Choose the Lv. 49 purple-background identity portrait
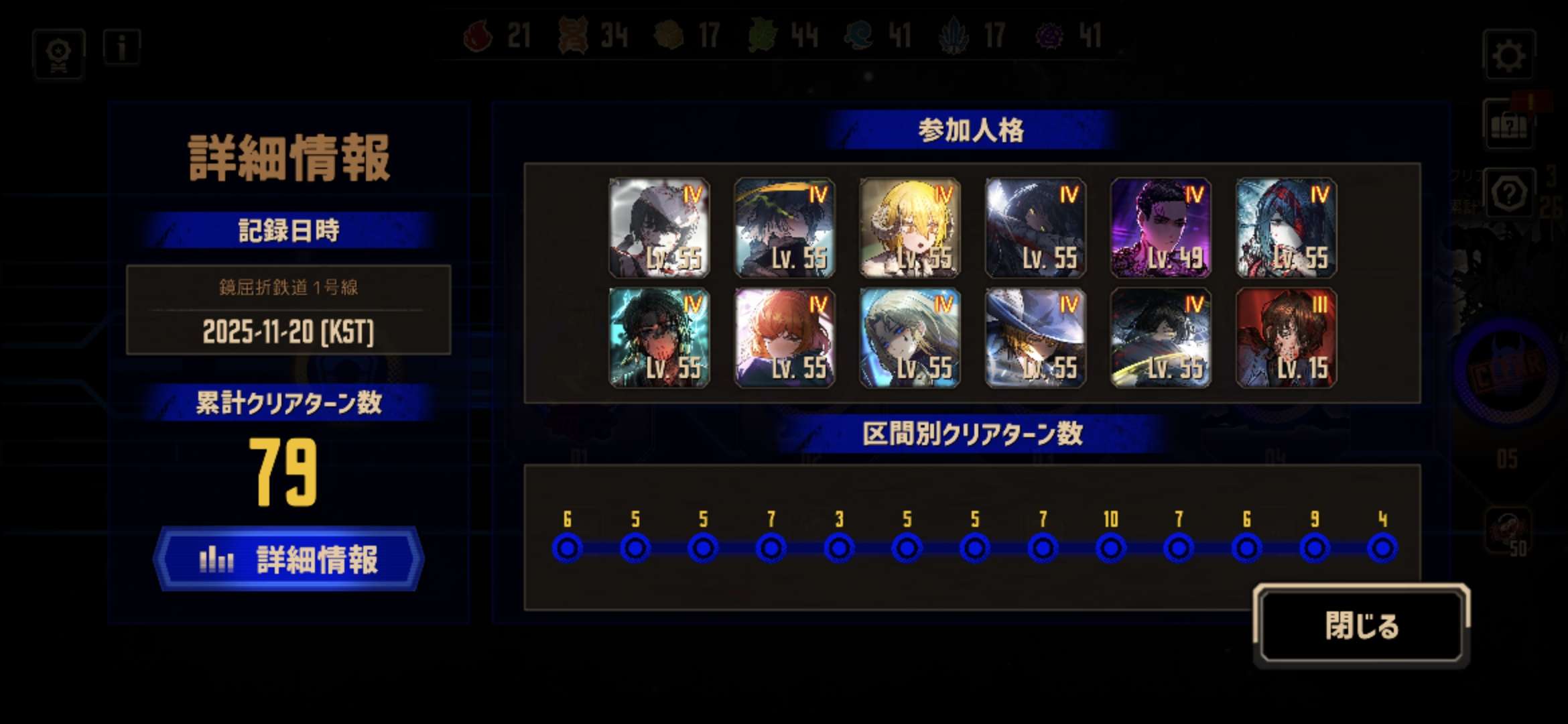Viewport: 1568px width, 724px height. 1161,228
